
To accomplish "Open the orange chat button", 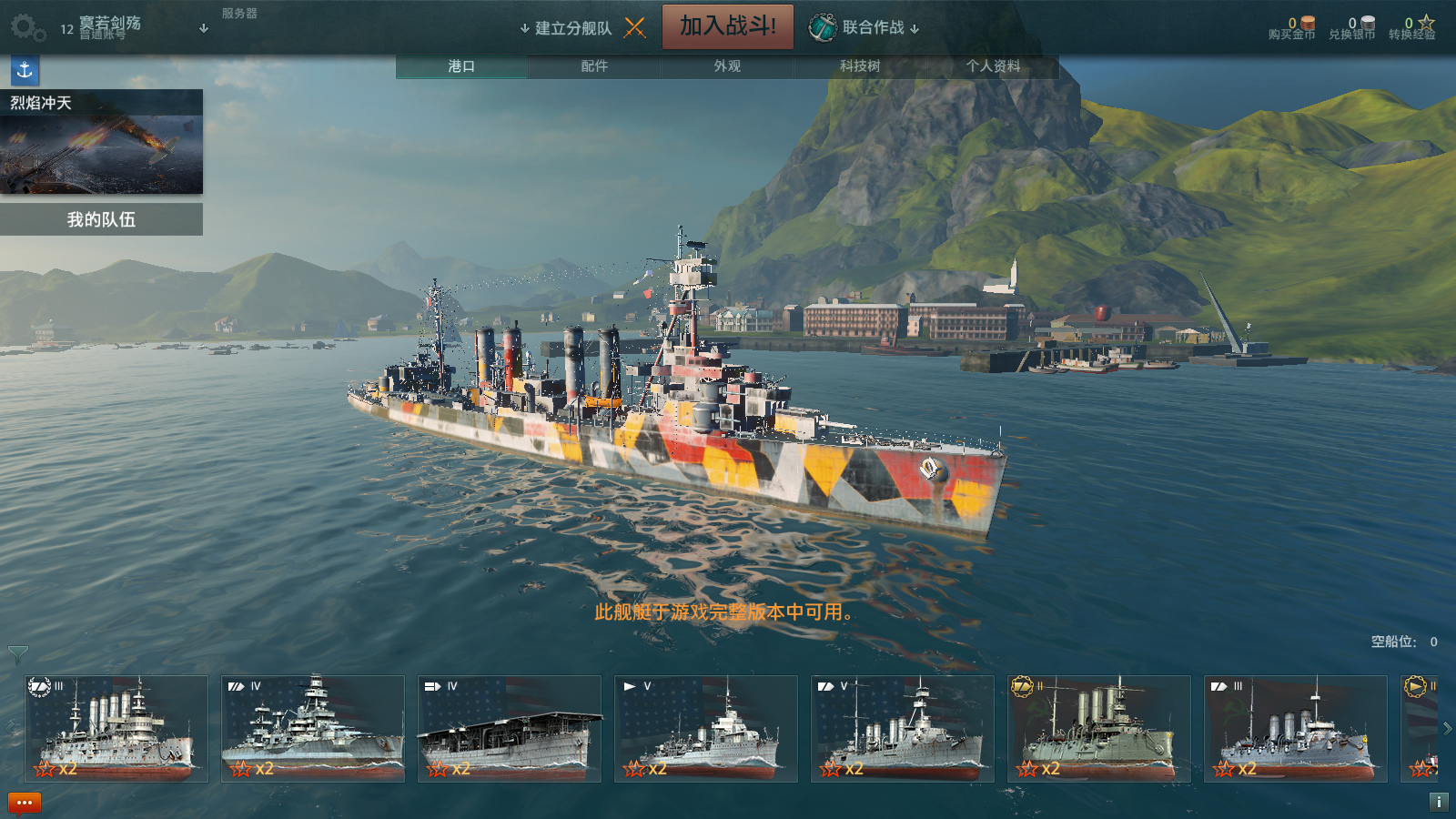I will (25, 803).
